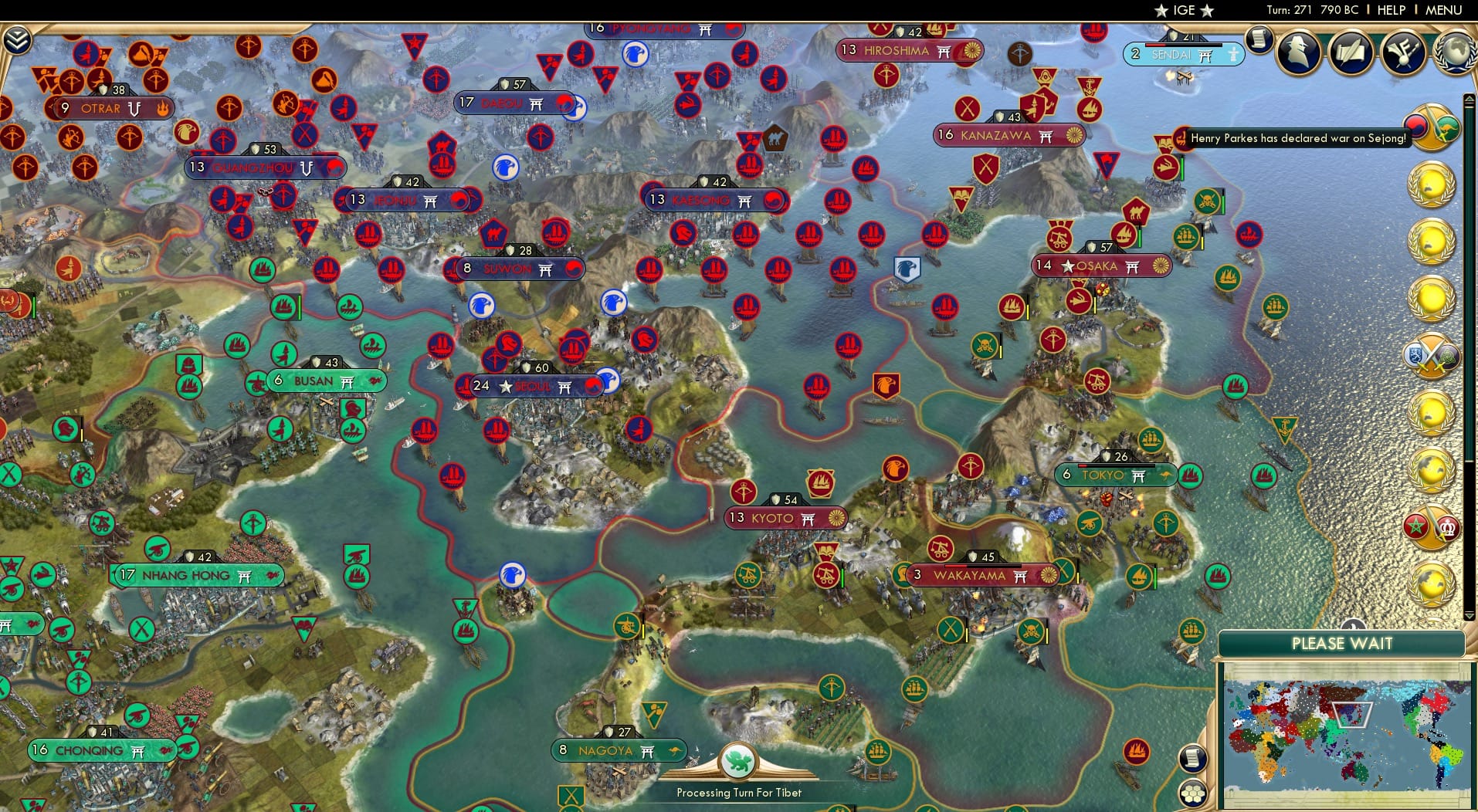Click the notification sidebar up arrow
The image size is (1478, 812).
tap(1470, 99)
